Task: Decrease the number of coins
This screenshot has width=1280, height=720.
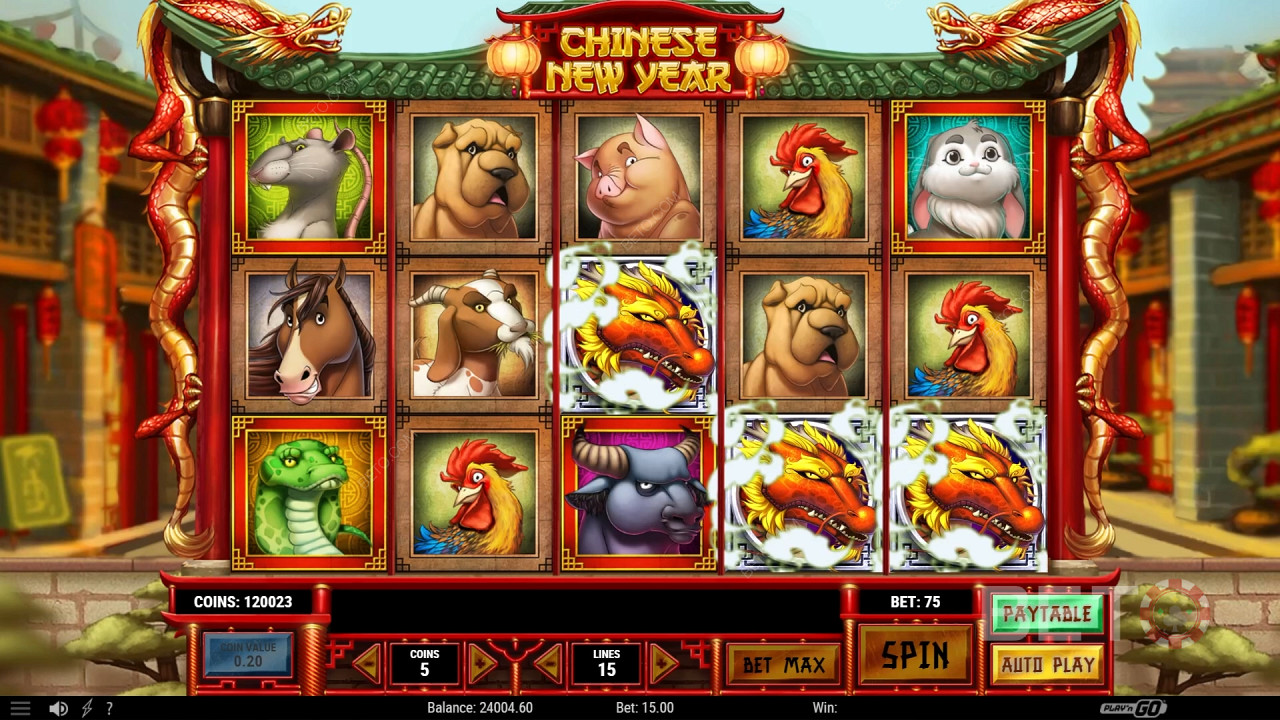Action: [x=367, y=664]
